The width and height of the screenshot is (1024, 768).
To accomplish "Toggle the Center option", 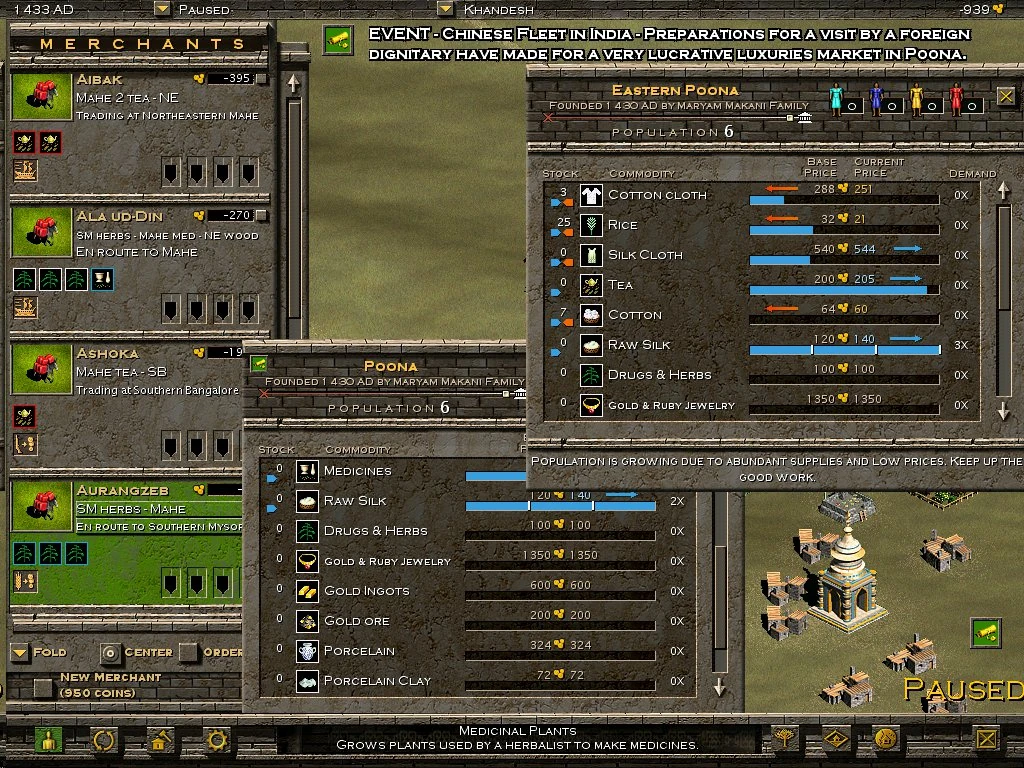I will click(109, 652).
